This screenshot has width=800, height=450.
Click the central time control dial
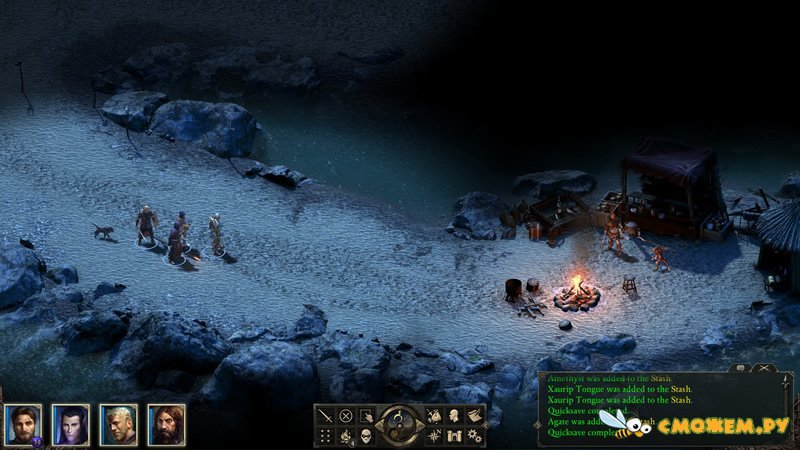(x=400, y=424)
